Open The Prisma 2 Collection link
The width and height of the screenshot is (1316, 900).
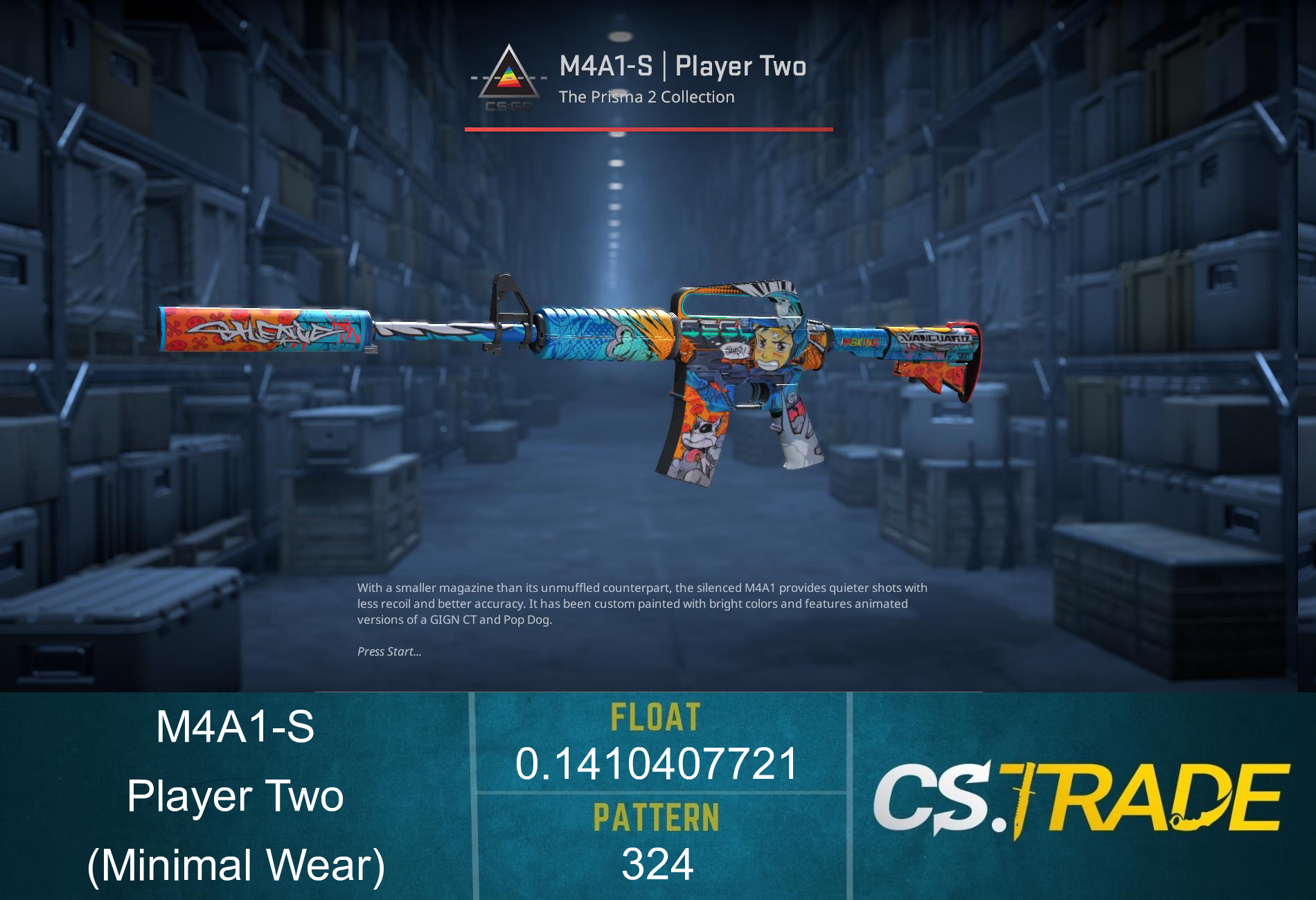pyautogui.click(x=648, y=98)
